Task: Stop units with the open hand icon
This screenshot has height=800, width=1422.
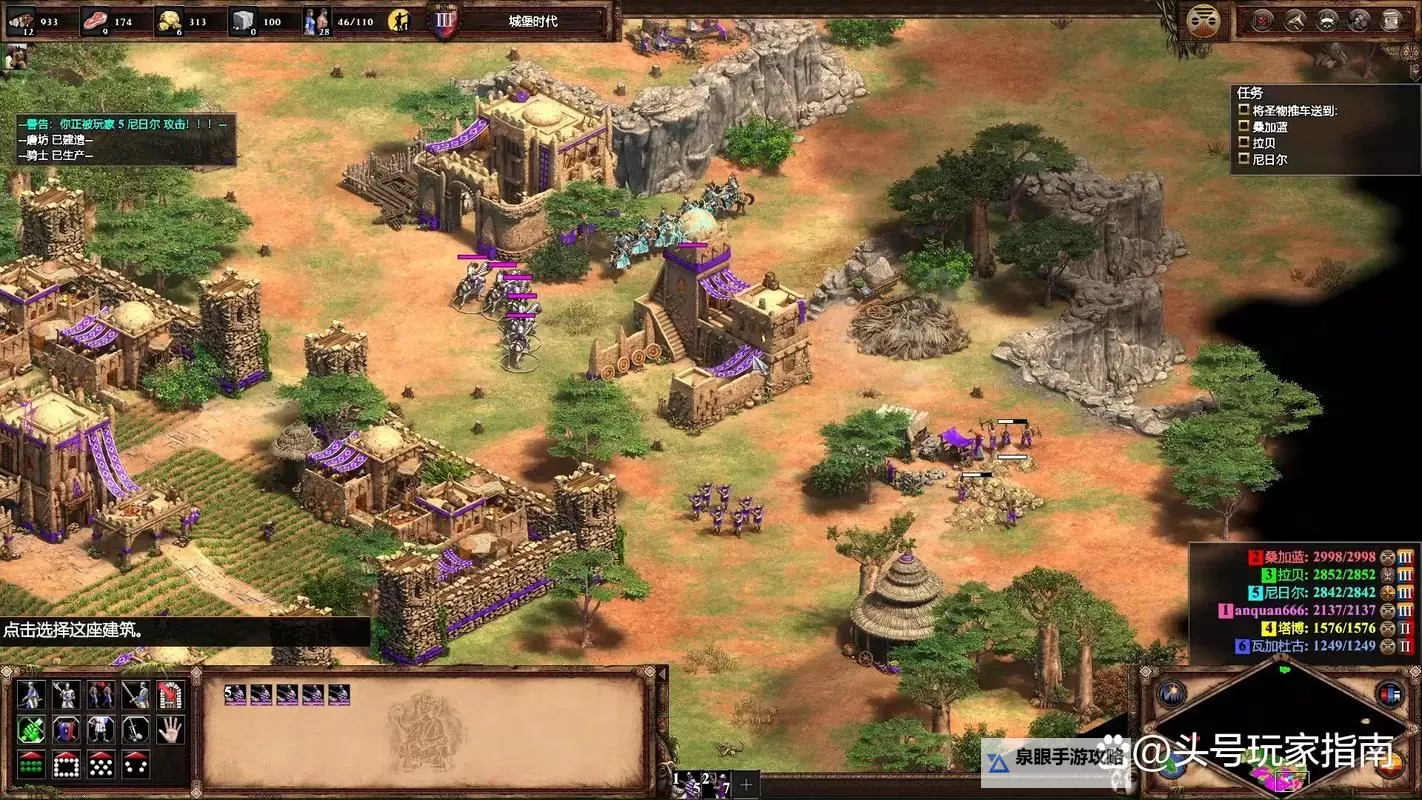Action: coord(170,729)
